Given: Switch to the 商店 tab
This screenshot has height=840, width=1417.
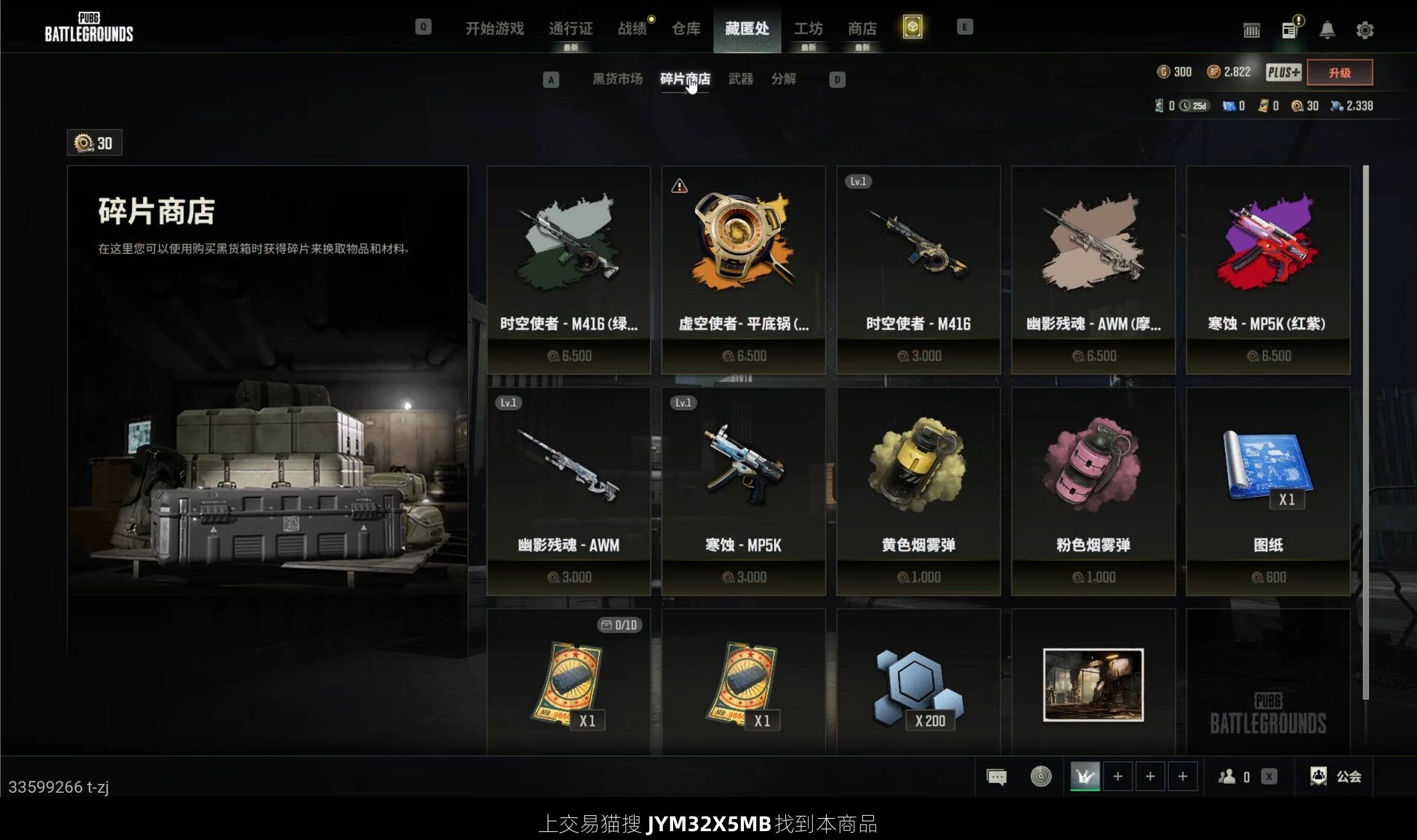Looking at the screenshot, I should (x=862, y=28).
